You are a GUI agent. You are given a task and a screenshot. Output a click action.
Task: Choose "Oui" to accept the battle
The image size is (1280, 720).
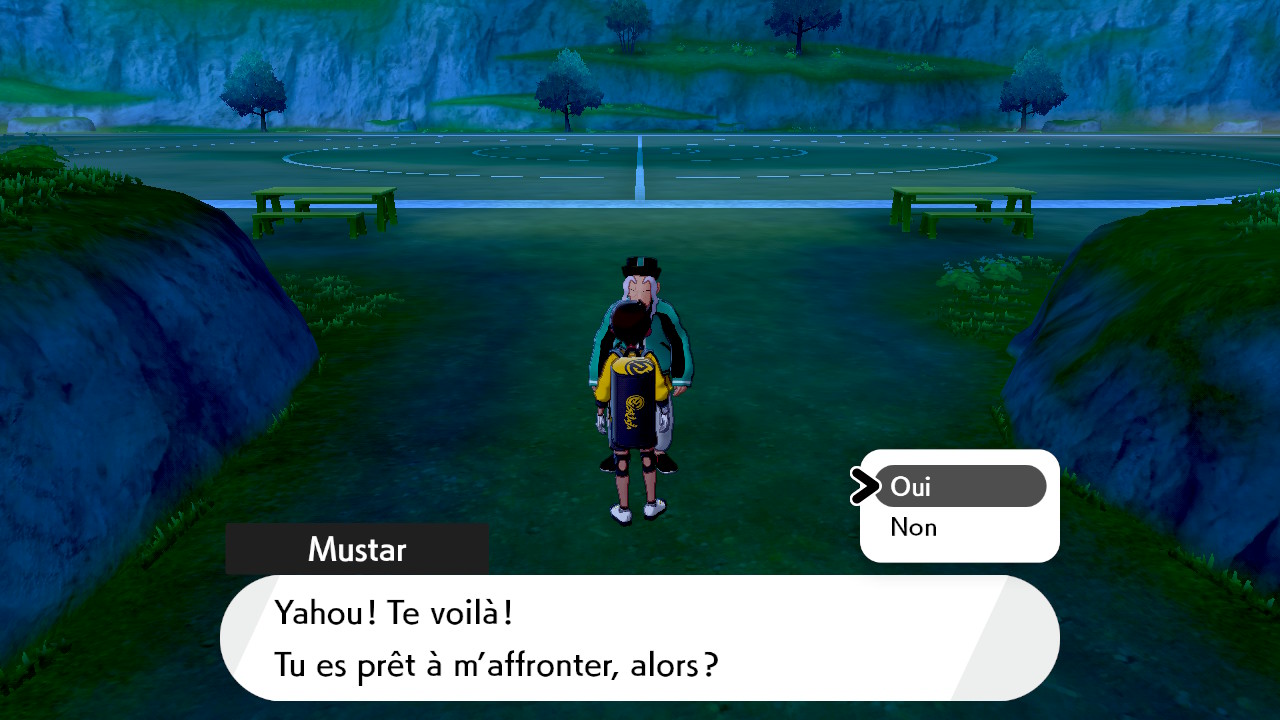[958, 487]
